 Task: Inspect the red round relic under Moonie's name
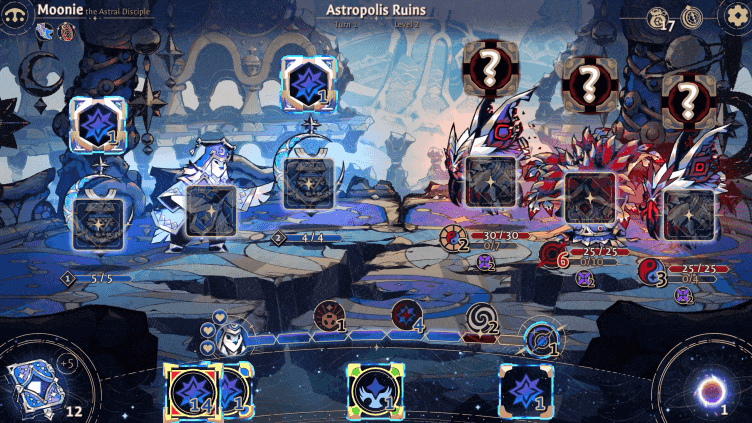(x=67, y=32)
